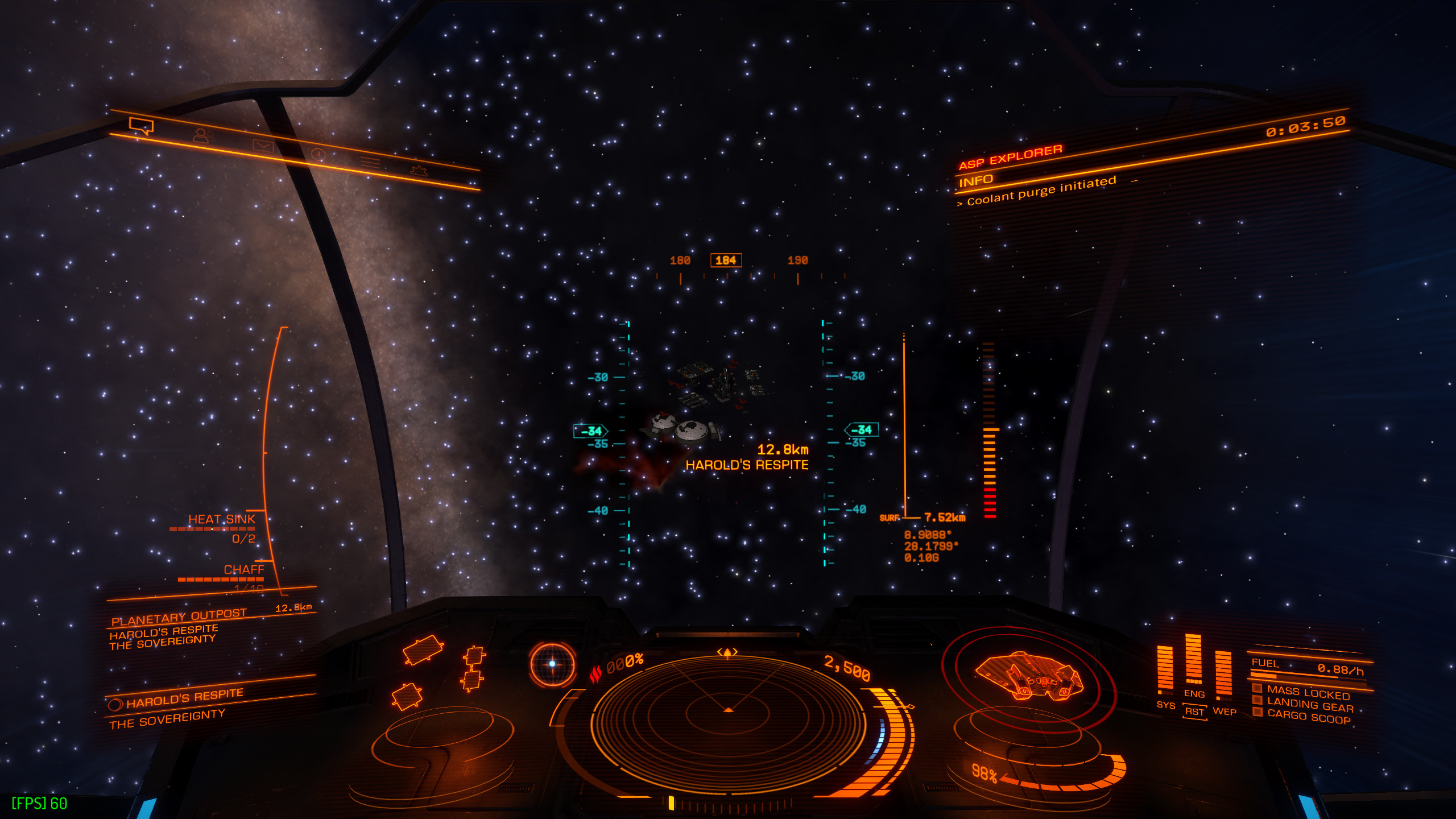1456x819 pixels.
Task: Click the RST power reset label
Action: coord(1194,712)
